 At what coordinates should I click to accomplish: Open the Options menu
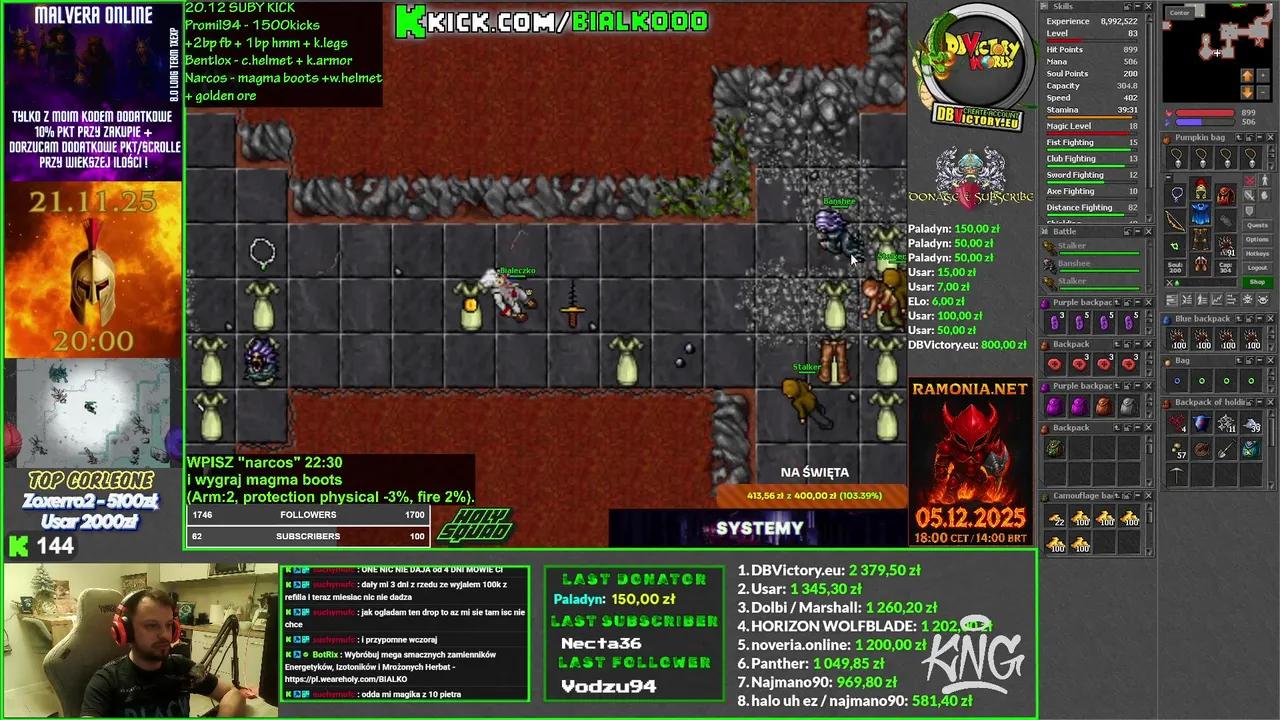pyautogui.click(x=1258, y=239)
